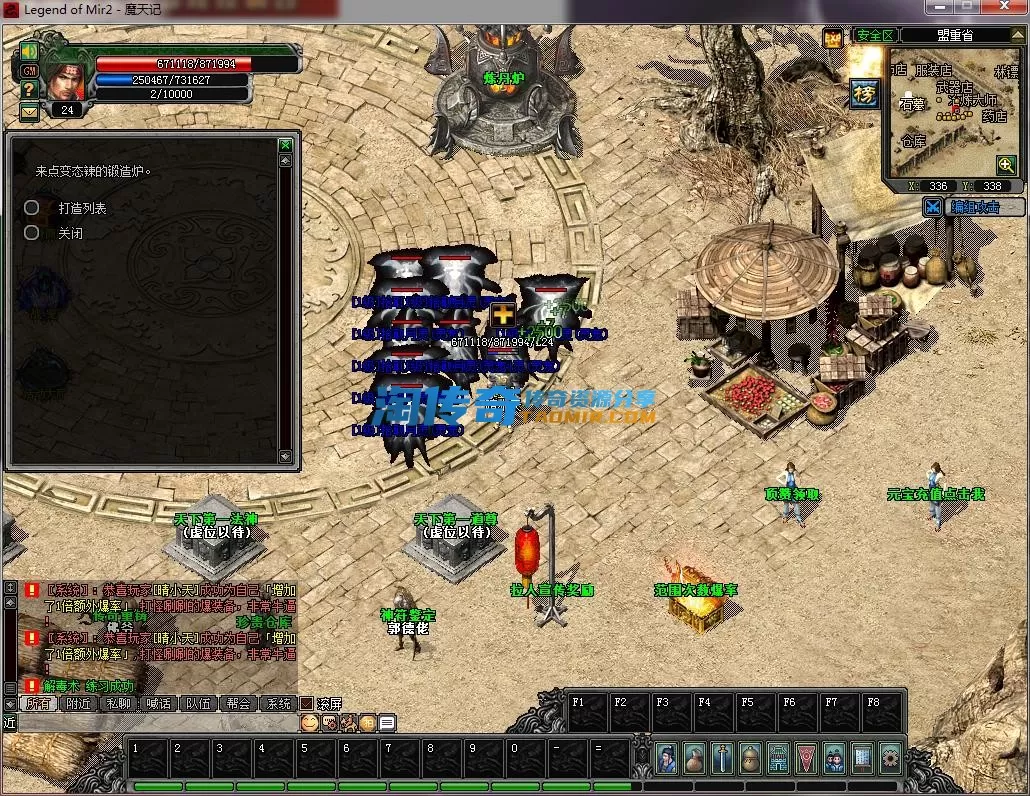Close the forge dialog with green X
Viewport: 1030px width, 796px height.
point(286,145)
